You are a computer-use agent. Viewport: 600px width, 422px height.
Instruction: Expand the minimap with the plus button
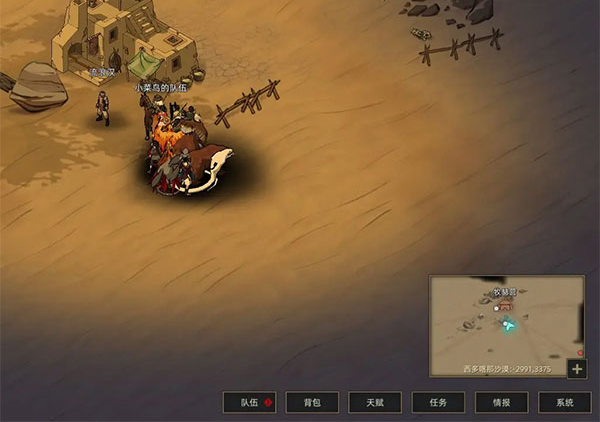(x=577, y=368)
